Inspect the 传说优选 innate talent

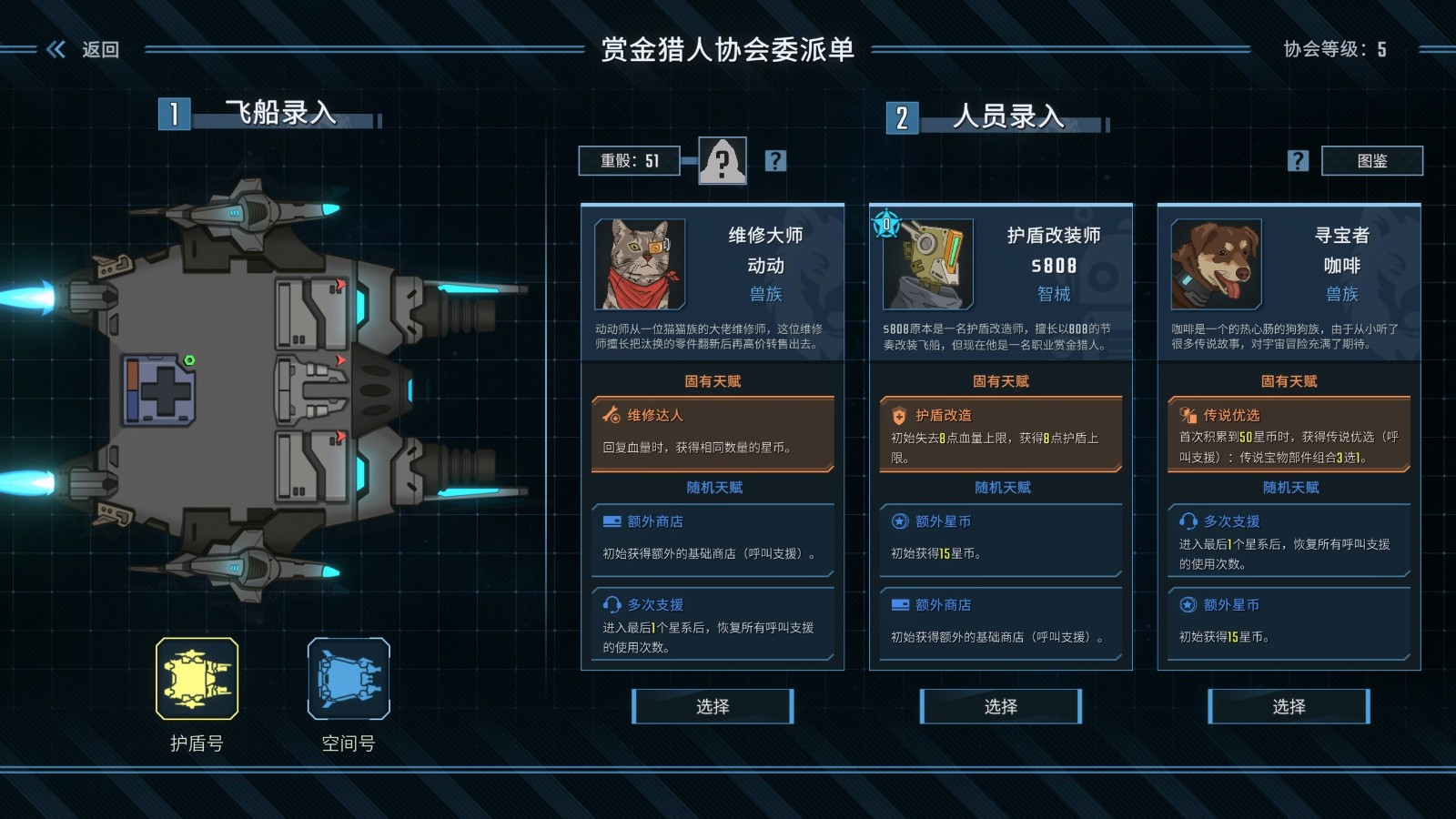click(1289, 433)
